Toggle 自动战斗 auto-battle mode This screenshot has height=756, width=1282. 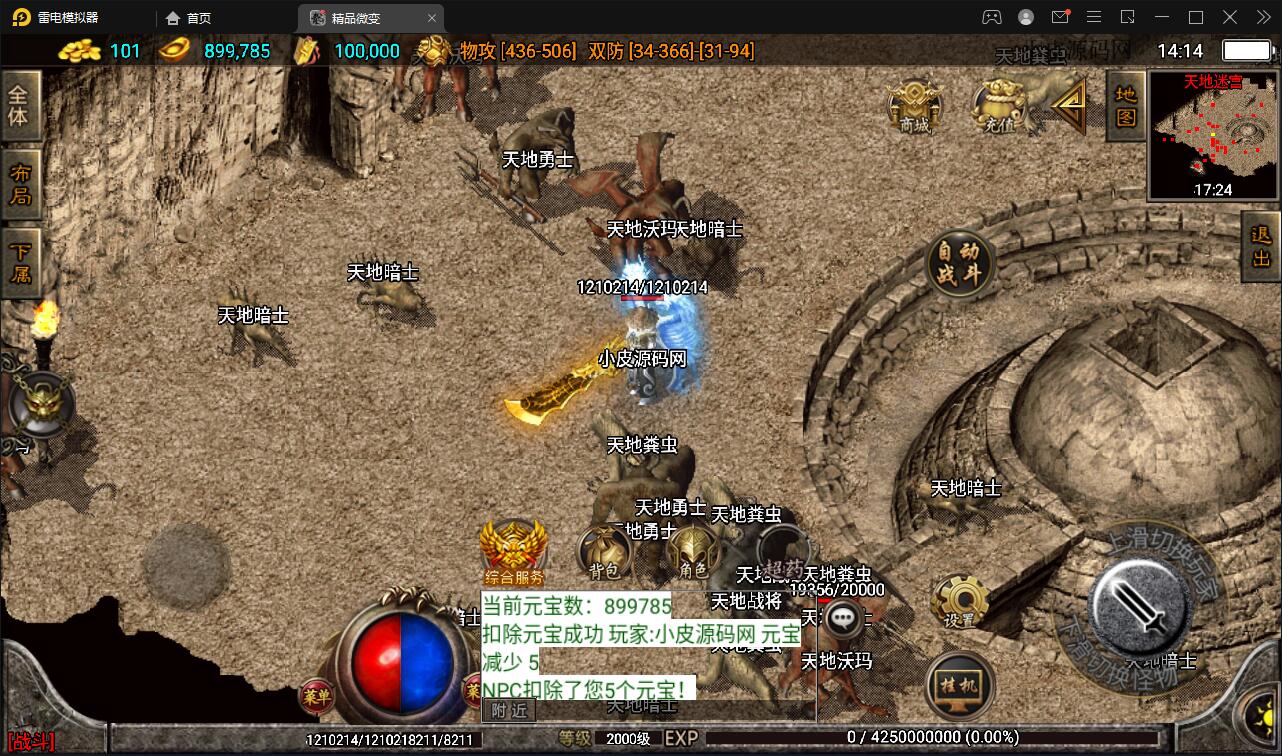coord(960,263)
